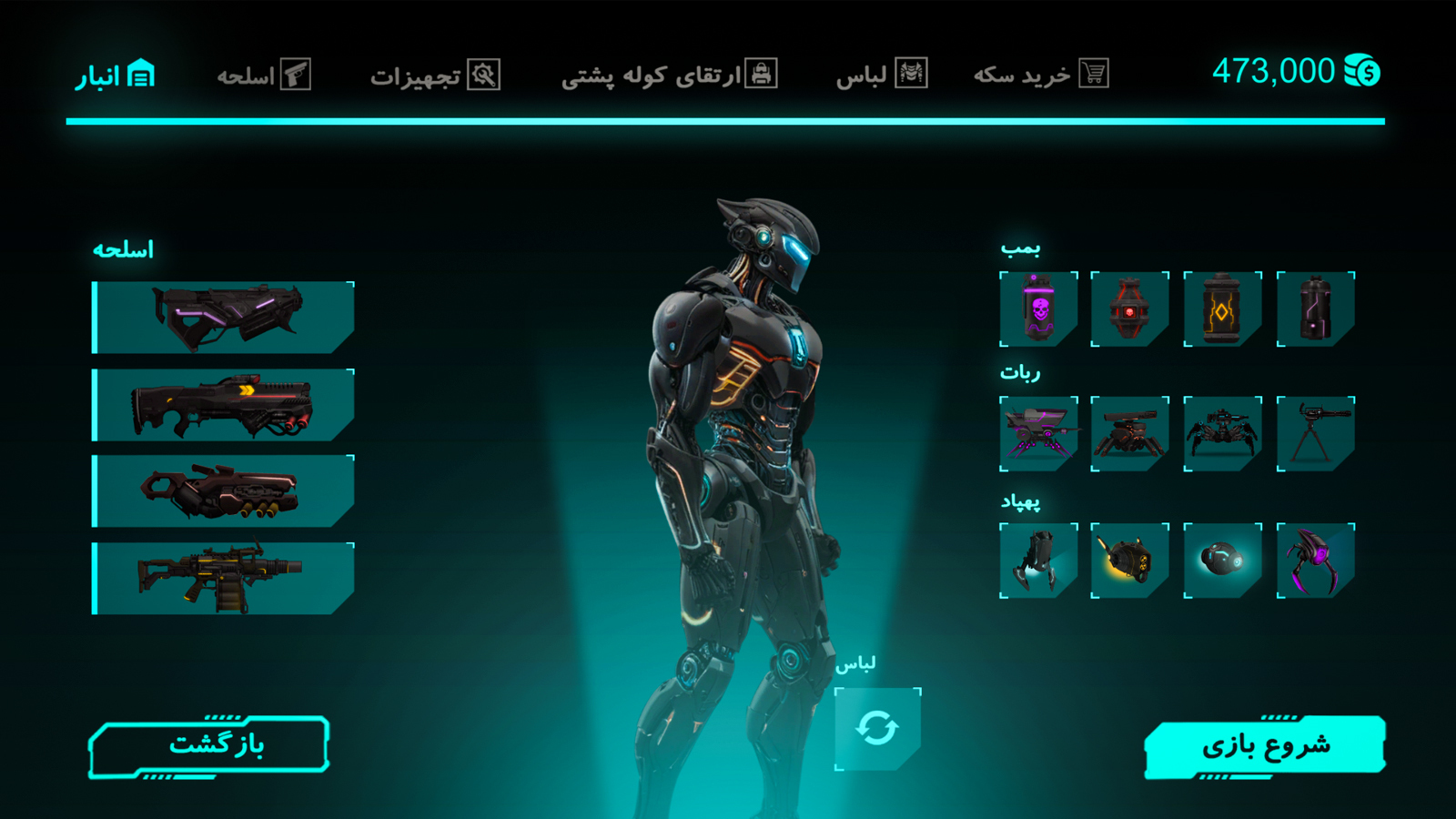Select the round cyan-eyed drone slot
Image resolution: width=1456 pixels, height=819 pixels.
1222,561
